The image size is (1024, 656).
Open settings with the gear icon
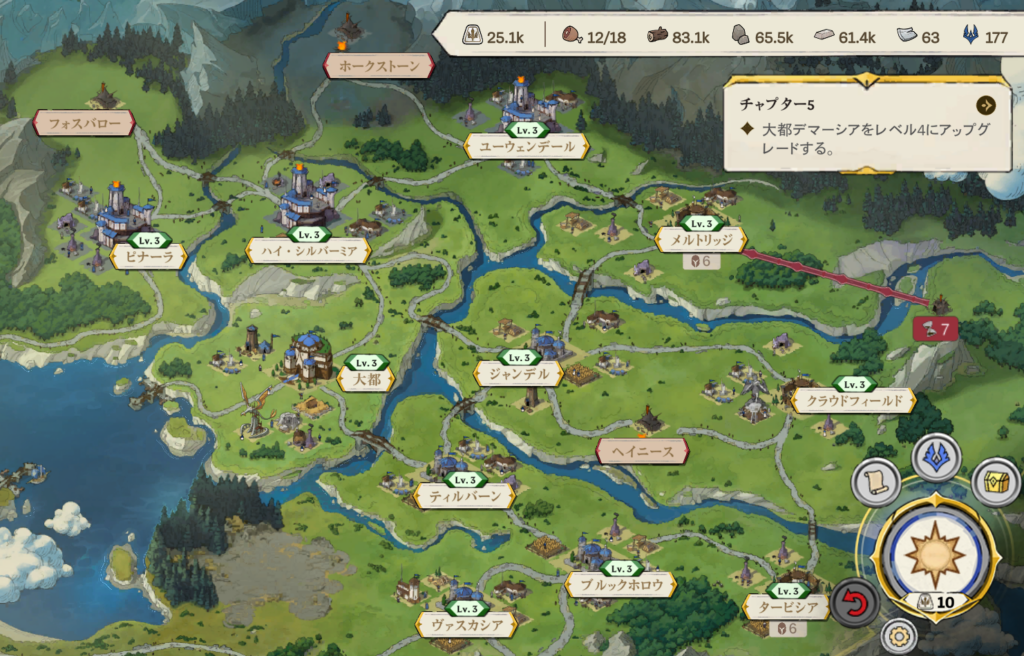[x=899, y=636]
